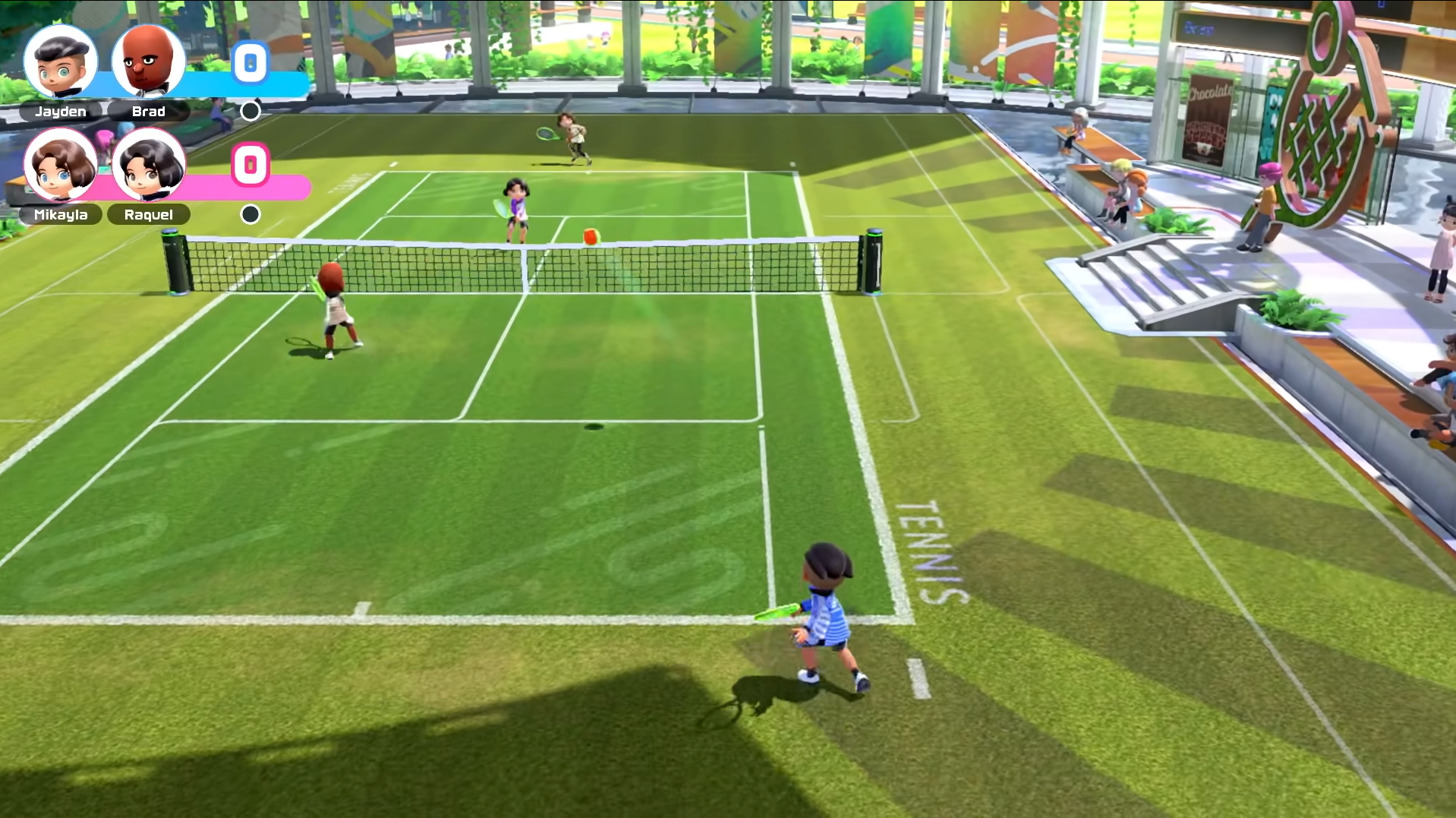Viewport: 1456px width, 818px height.
Task: Click Brad's avatar in the scoreboard
Action: [x=149, y=62]
